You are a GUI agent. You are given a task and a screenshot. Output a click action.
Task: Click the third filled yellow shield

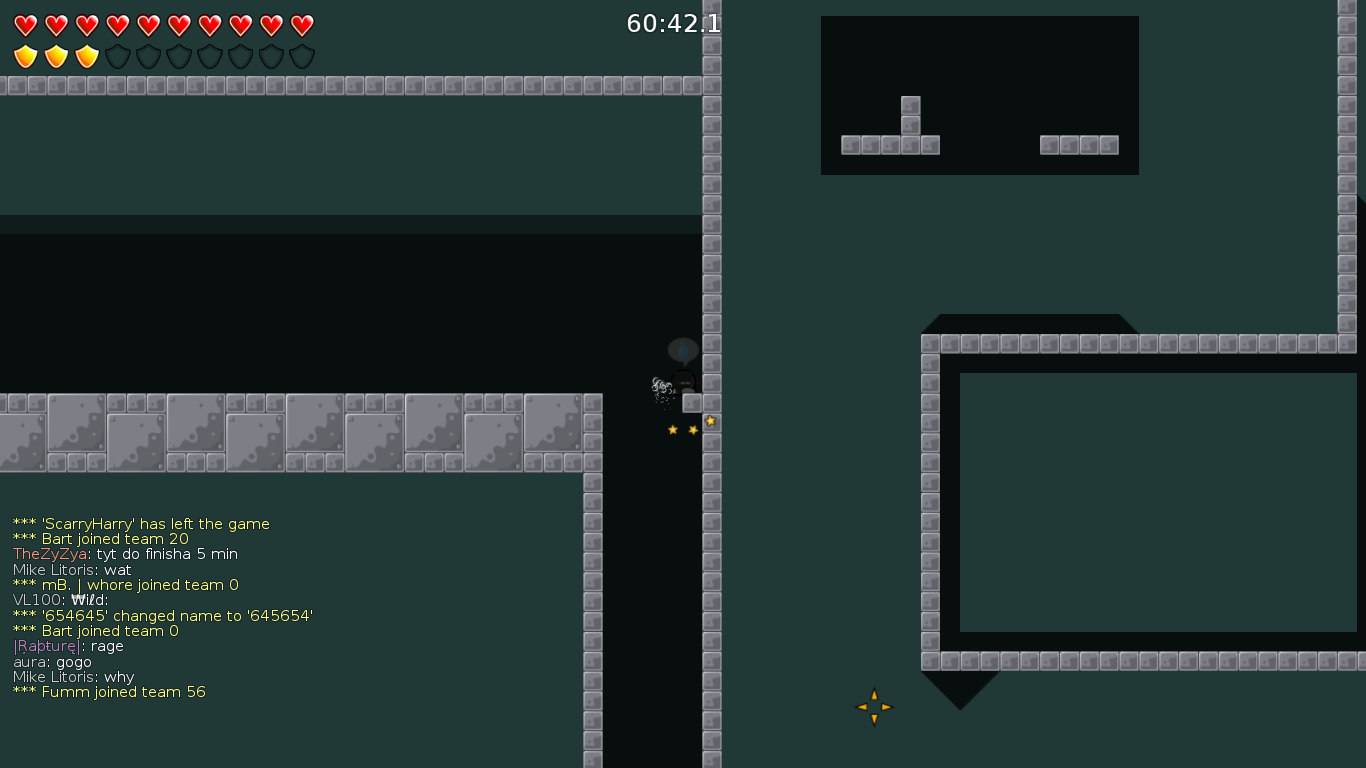tap(86, 56)
